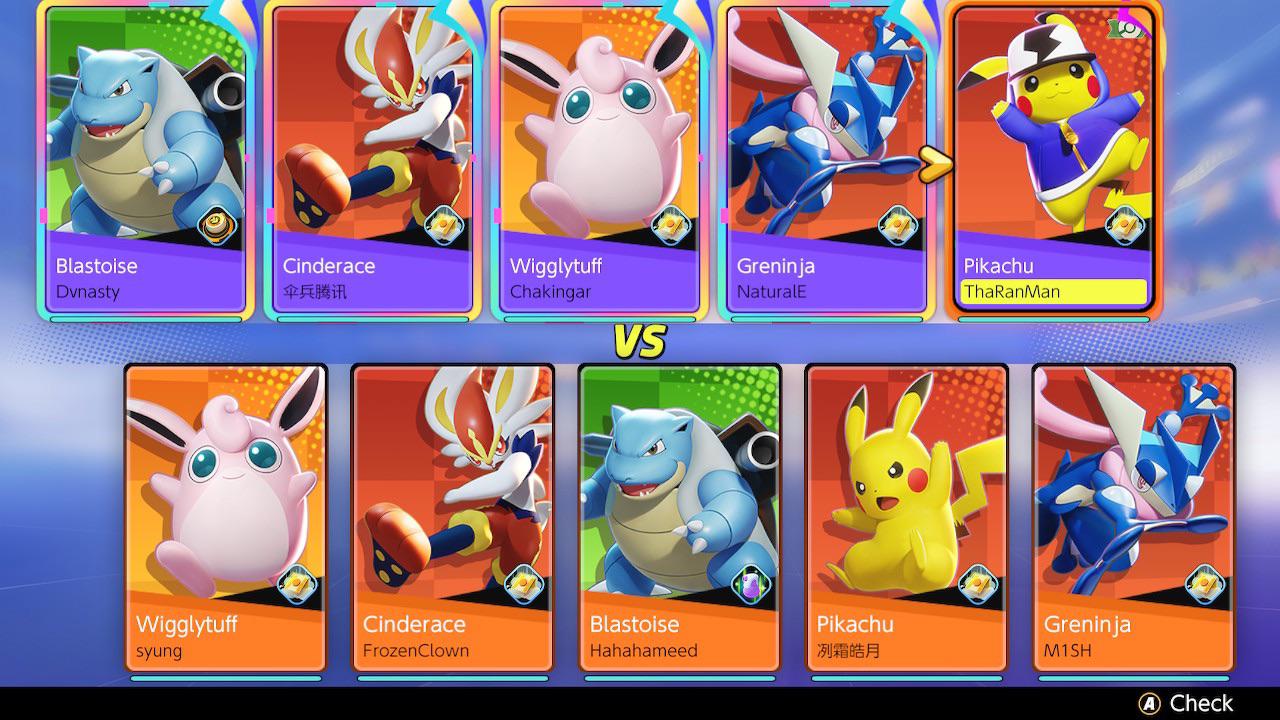Open 冽霜皓月's Pikachu card
This screenshot has height=720, width=1280.
[906, 520]
